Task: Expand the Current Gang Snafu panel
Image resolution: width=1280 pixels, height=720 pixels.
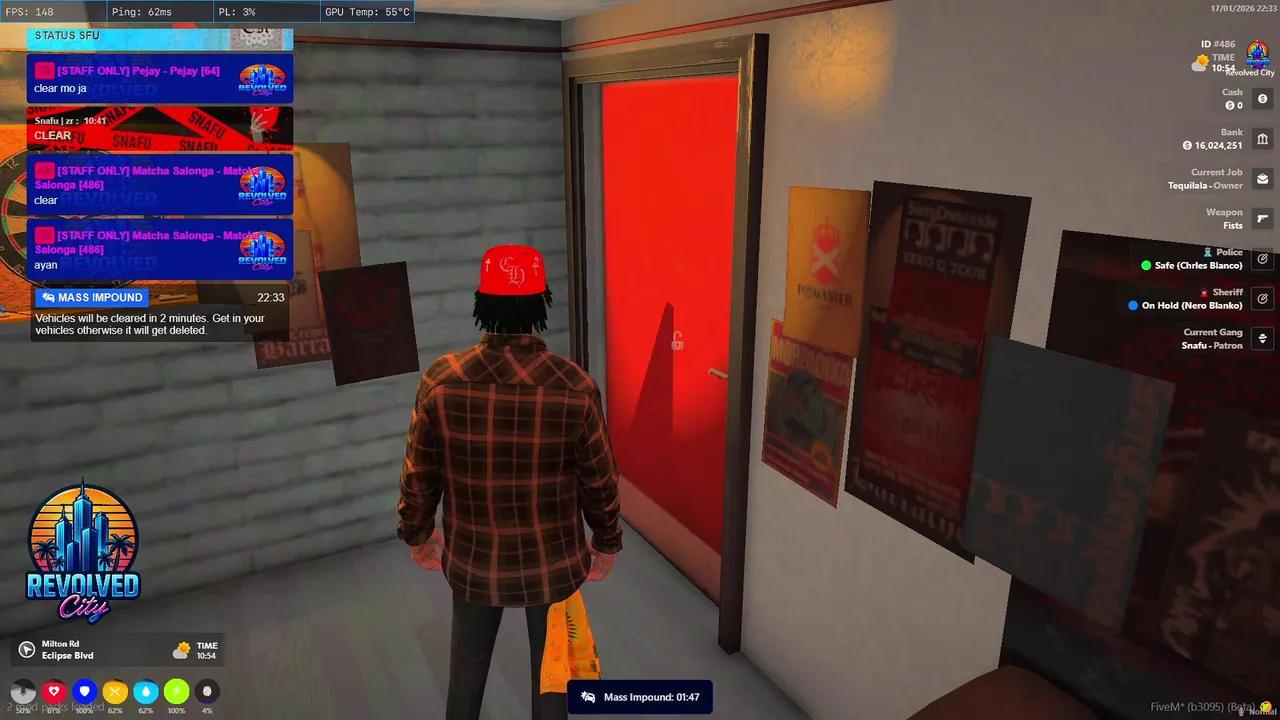Action: (1262, 340)
